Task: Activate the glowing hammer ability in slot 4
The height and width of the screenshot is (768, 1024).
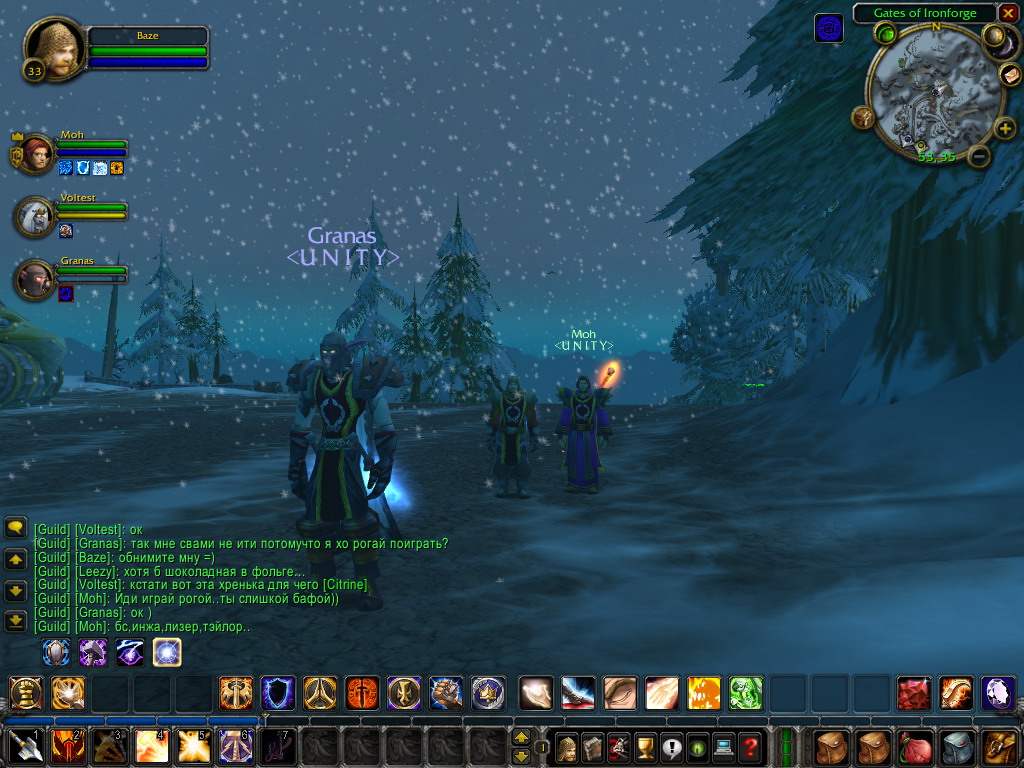Action: pyautogui.click(x=151, y=747)
